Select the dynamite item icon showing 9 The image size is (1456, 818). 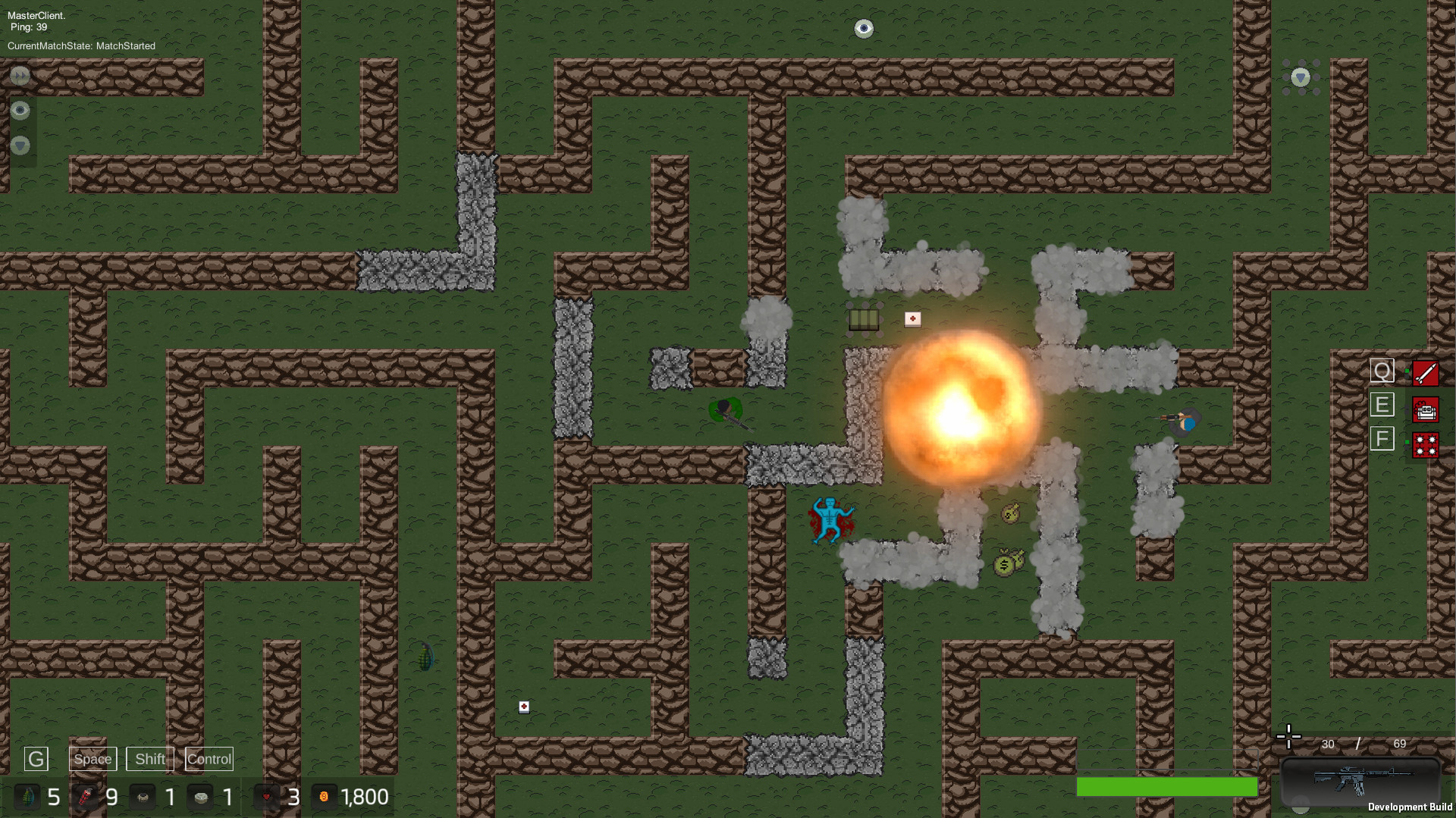[x=87, y=797]
